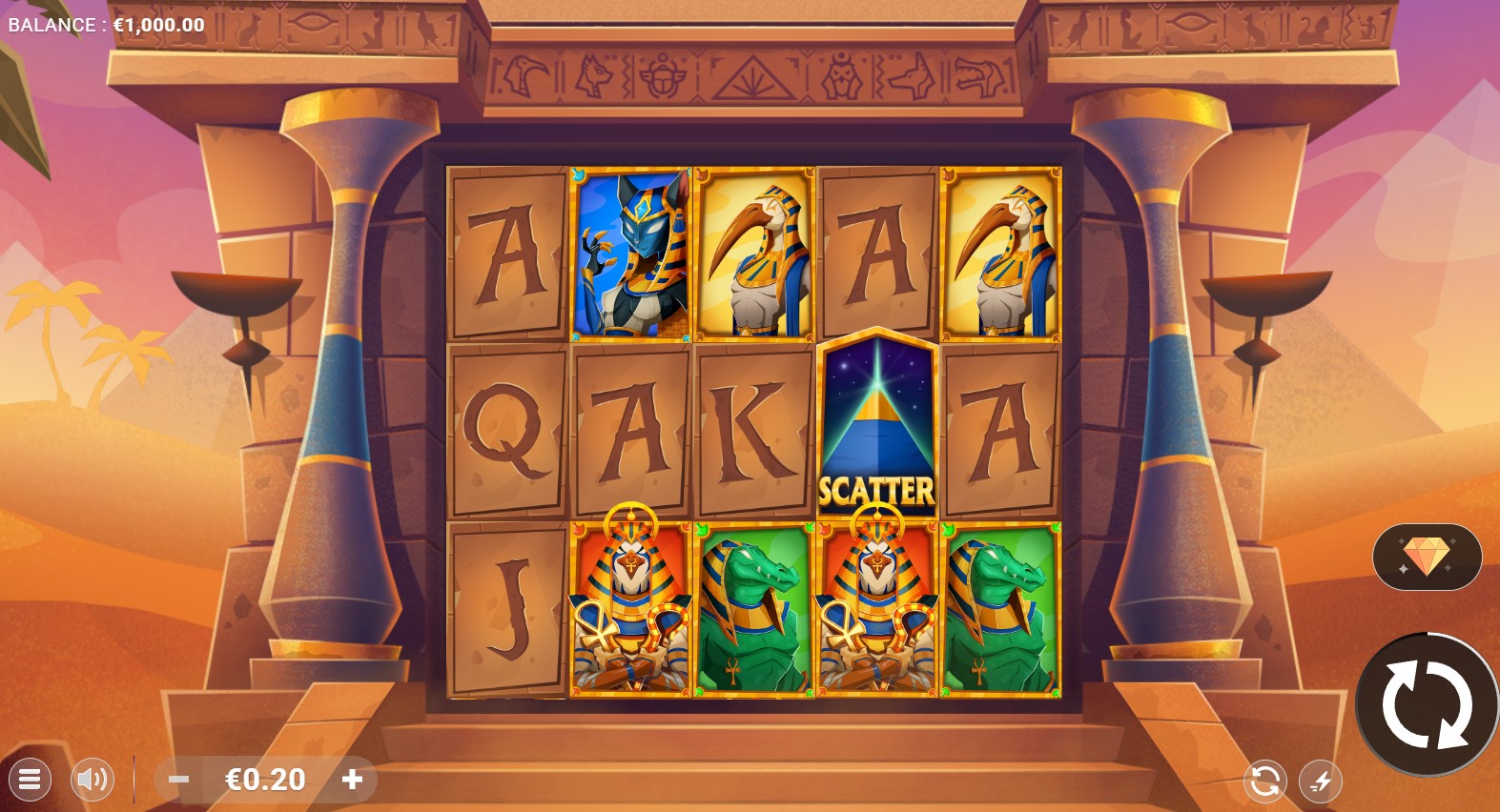Increase the bet with the plus button
The width and height of the screenshot is (1500, 812).
coord(352,780)
